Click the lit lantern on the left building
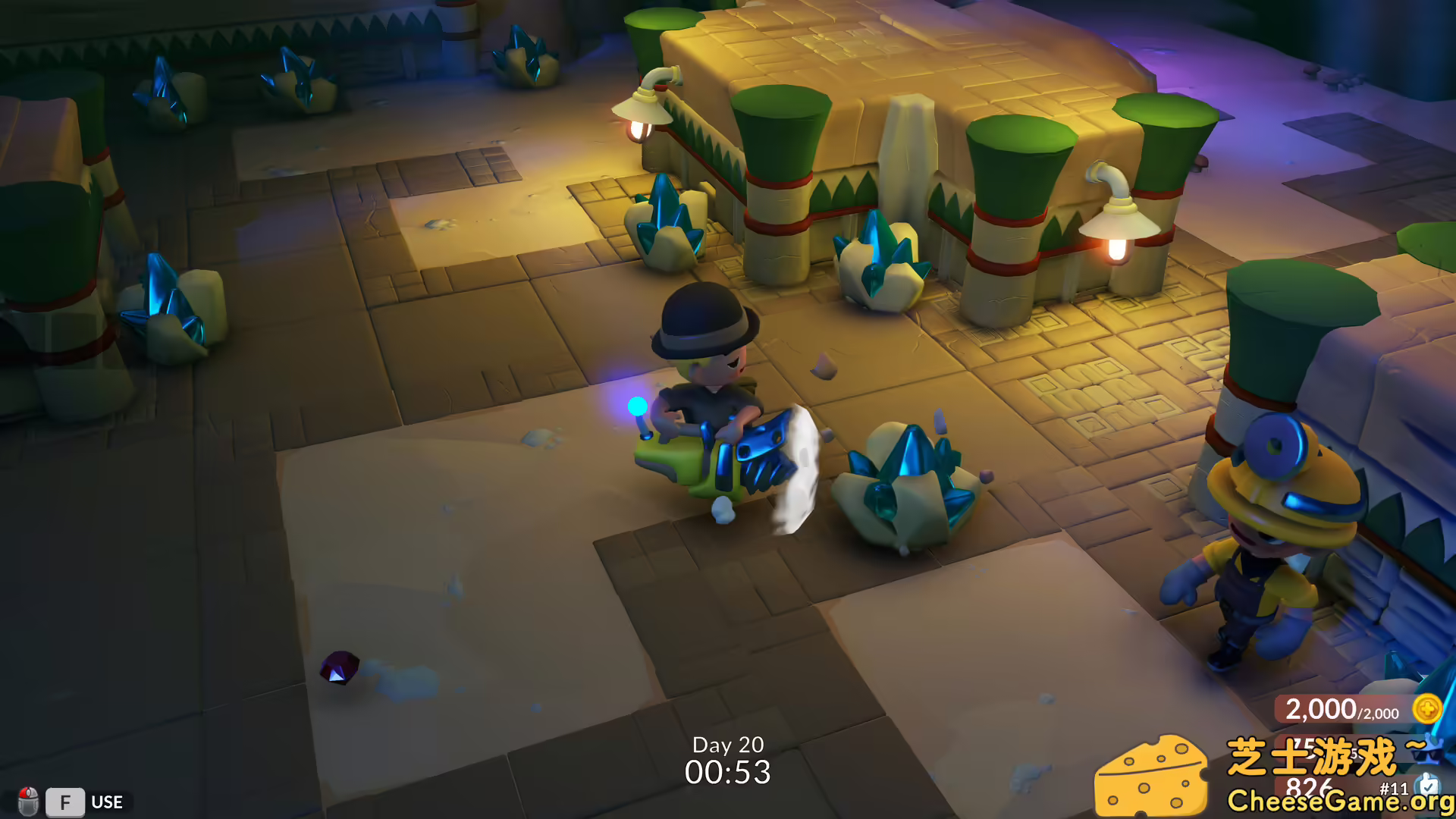 click(x=641, y=121)
